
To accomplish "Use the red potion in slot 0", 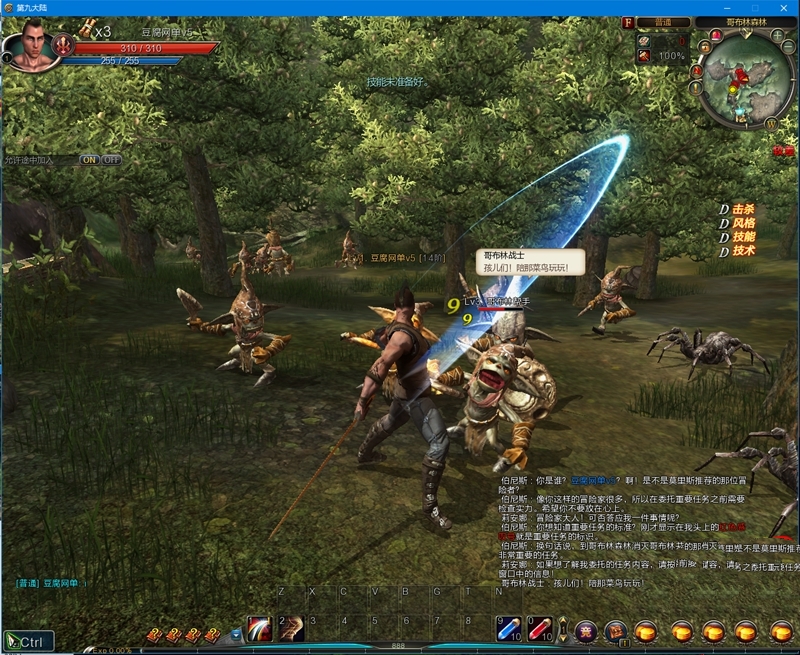I will [x=541, y=629].
